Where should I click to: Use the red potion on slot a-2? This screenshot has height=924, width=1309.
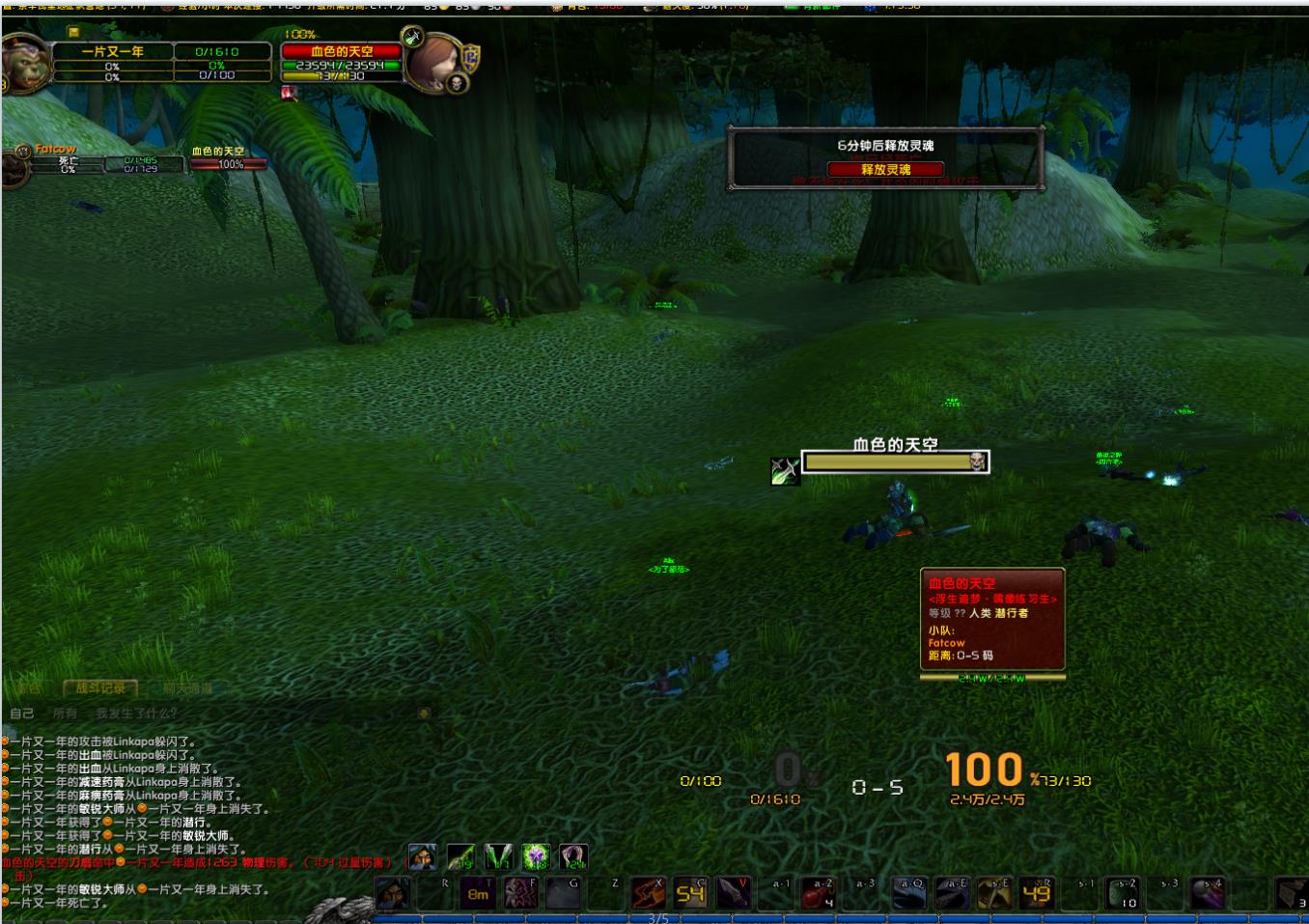(817, 894)
